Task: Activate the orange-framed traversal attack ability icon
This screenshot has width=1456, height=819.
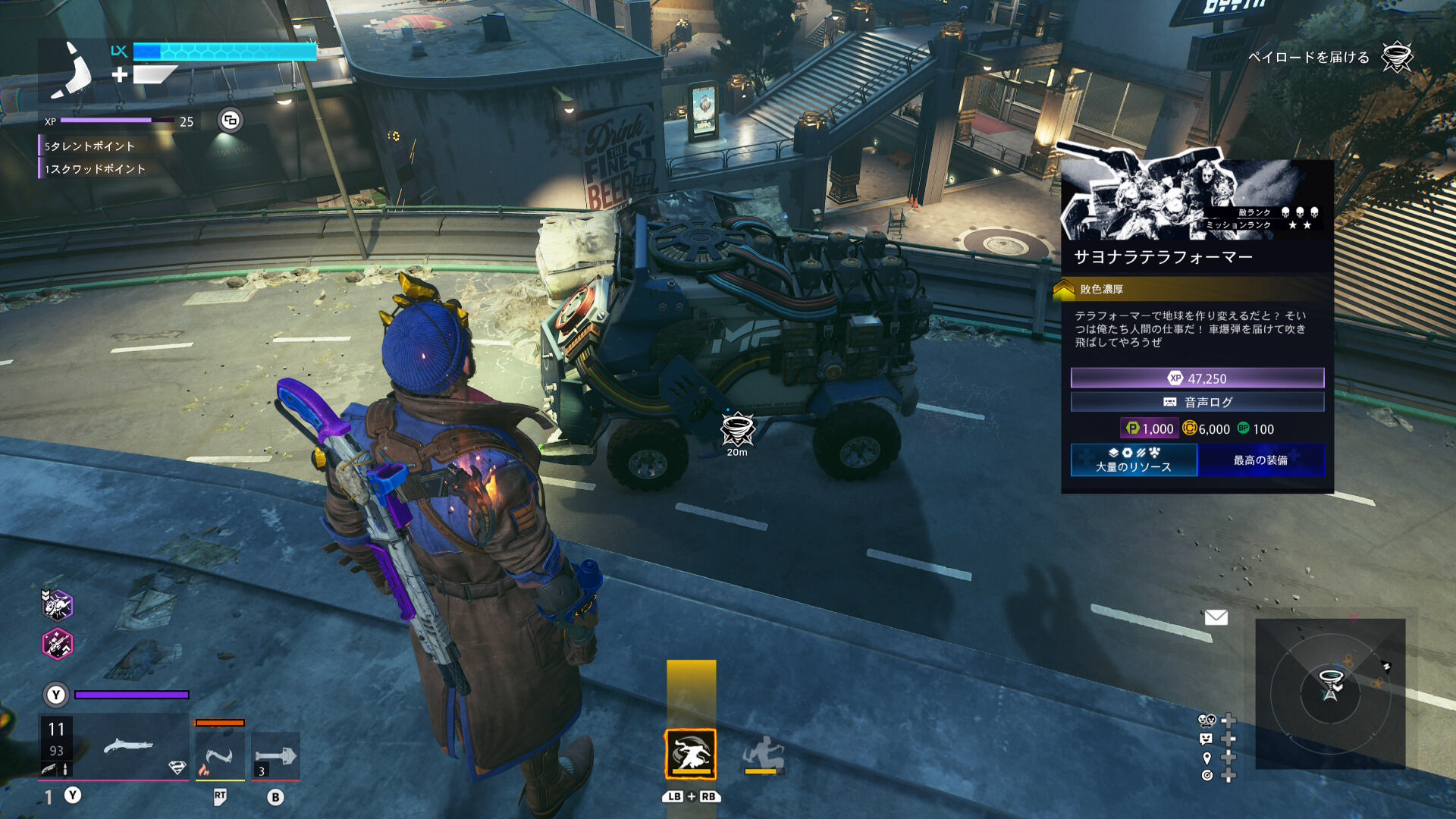Action: (x=690, y=754)
